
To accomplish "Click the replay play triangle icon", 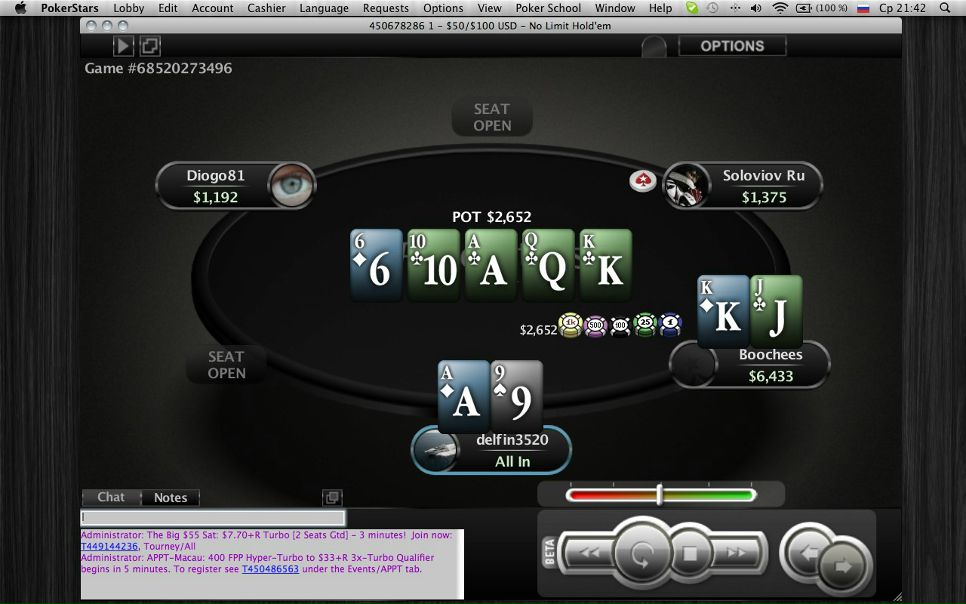I will coord(123,46).
